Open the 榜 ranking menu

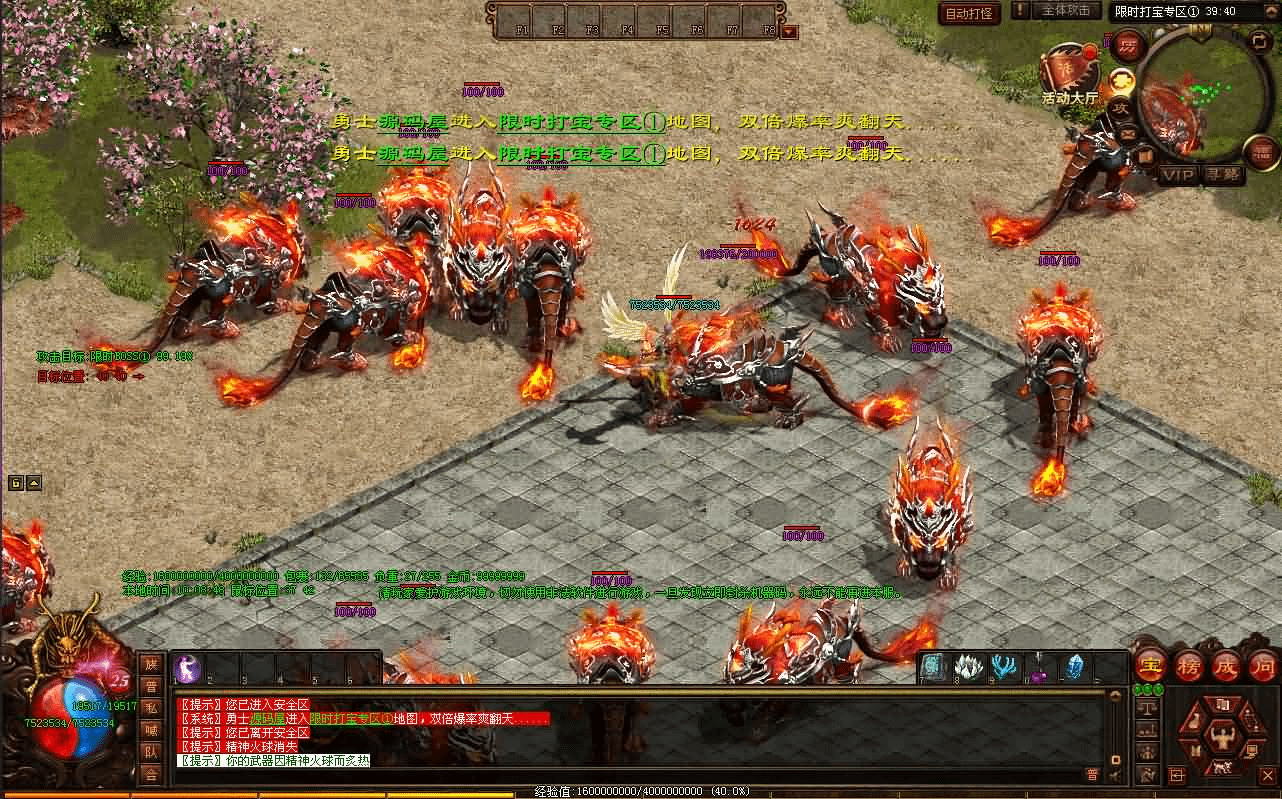pyautogui.click(x=1188, y=665)
